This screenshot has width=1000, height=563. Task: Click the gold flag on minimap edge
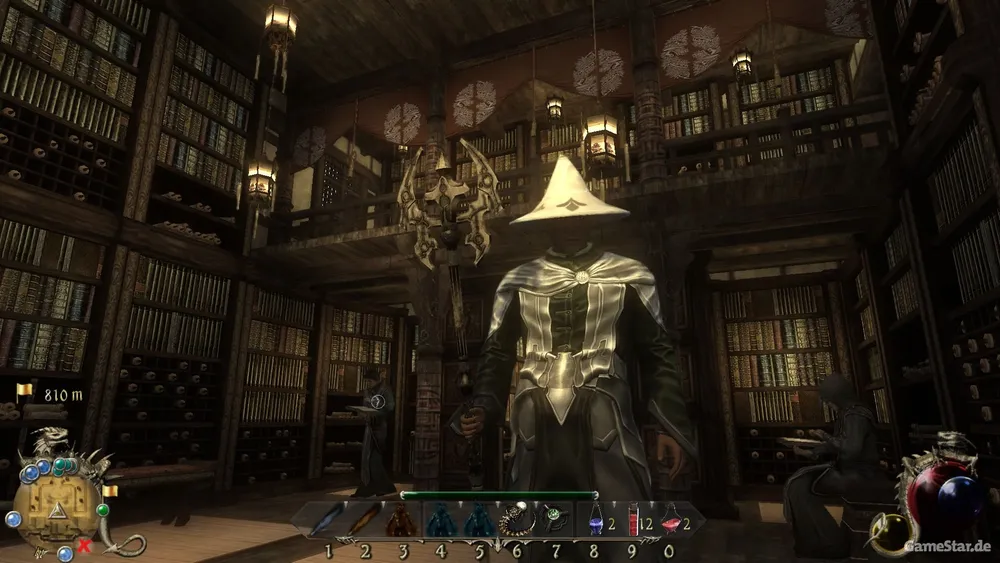tap(108, 490)
